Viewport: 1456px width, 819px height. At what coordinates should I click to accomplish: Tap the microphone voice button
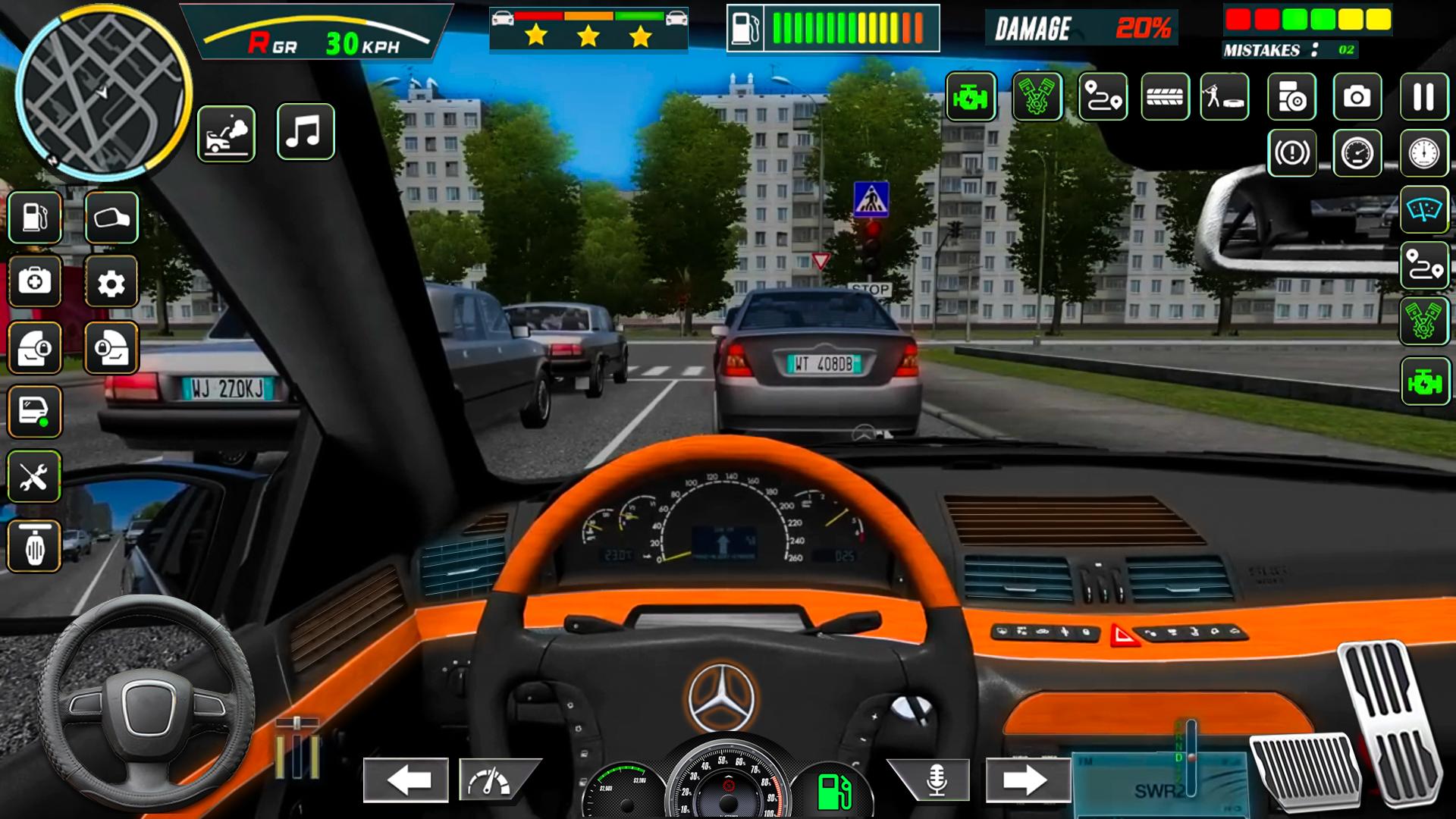coord(935,780)
